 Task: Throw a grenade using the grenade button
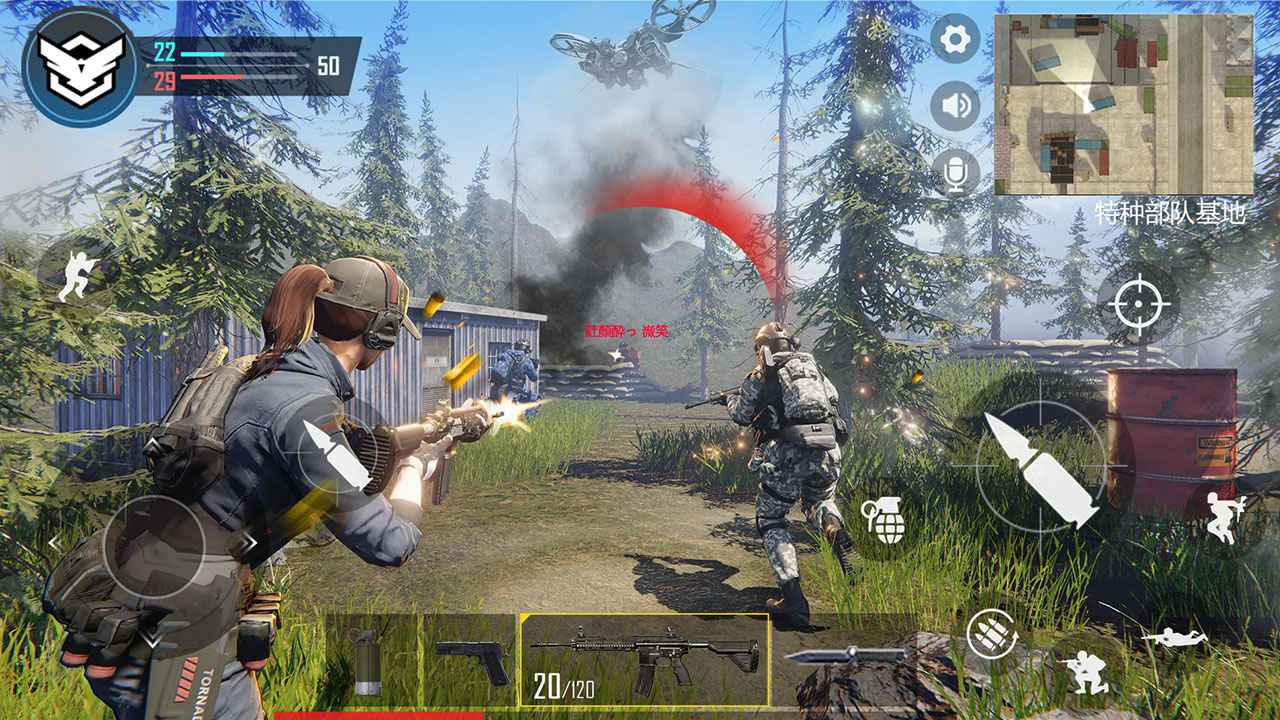pyautogui.click(x=882, y=520)
